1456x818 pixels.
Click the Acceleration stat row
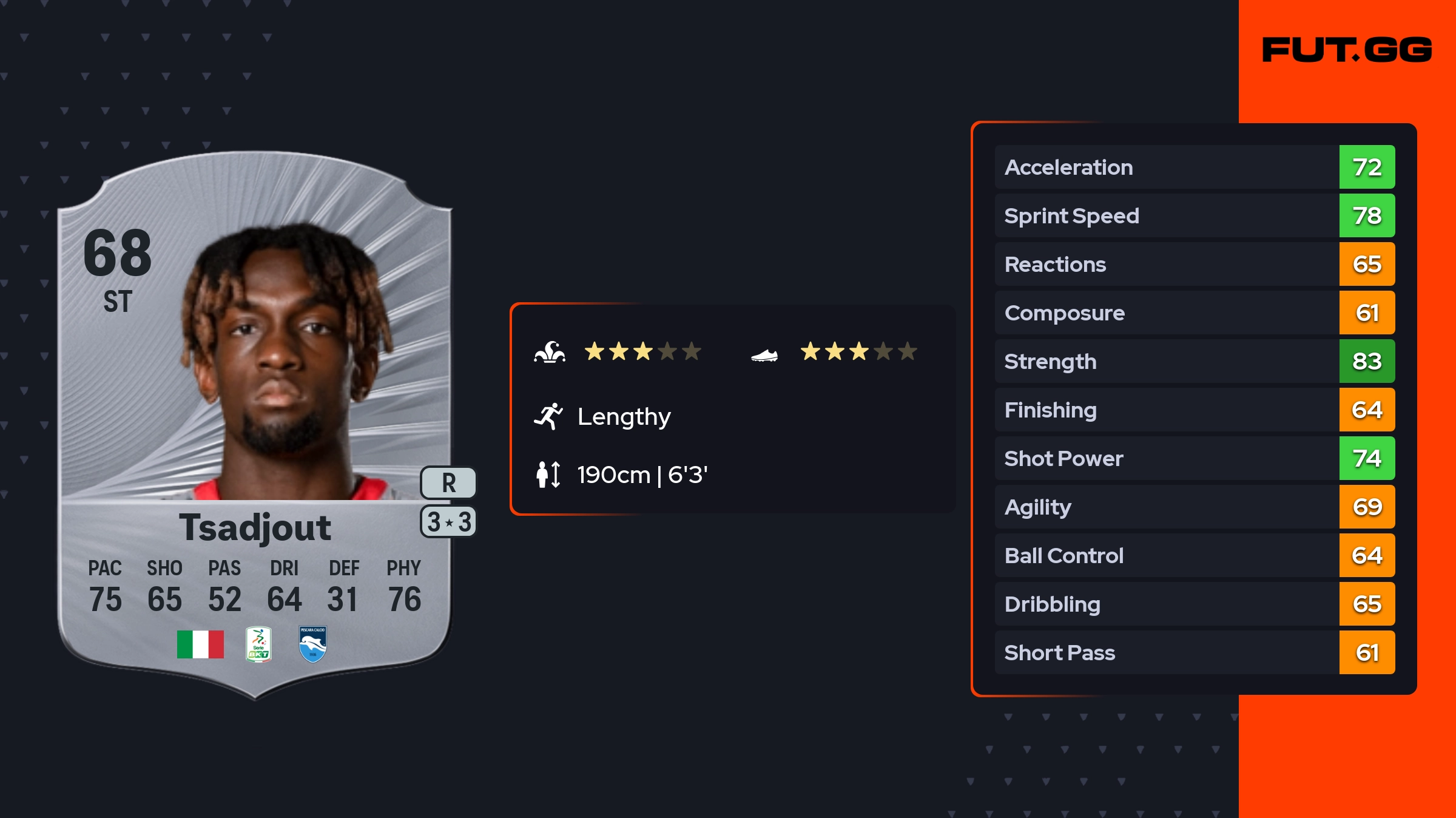click(x=1194, y=167)
